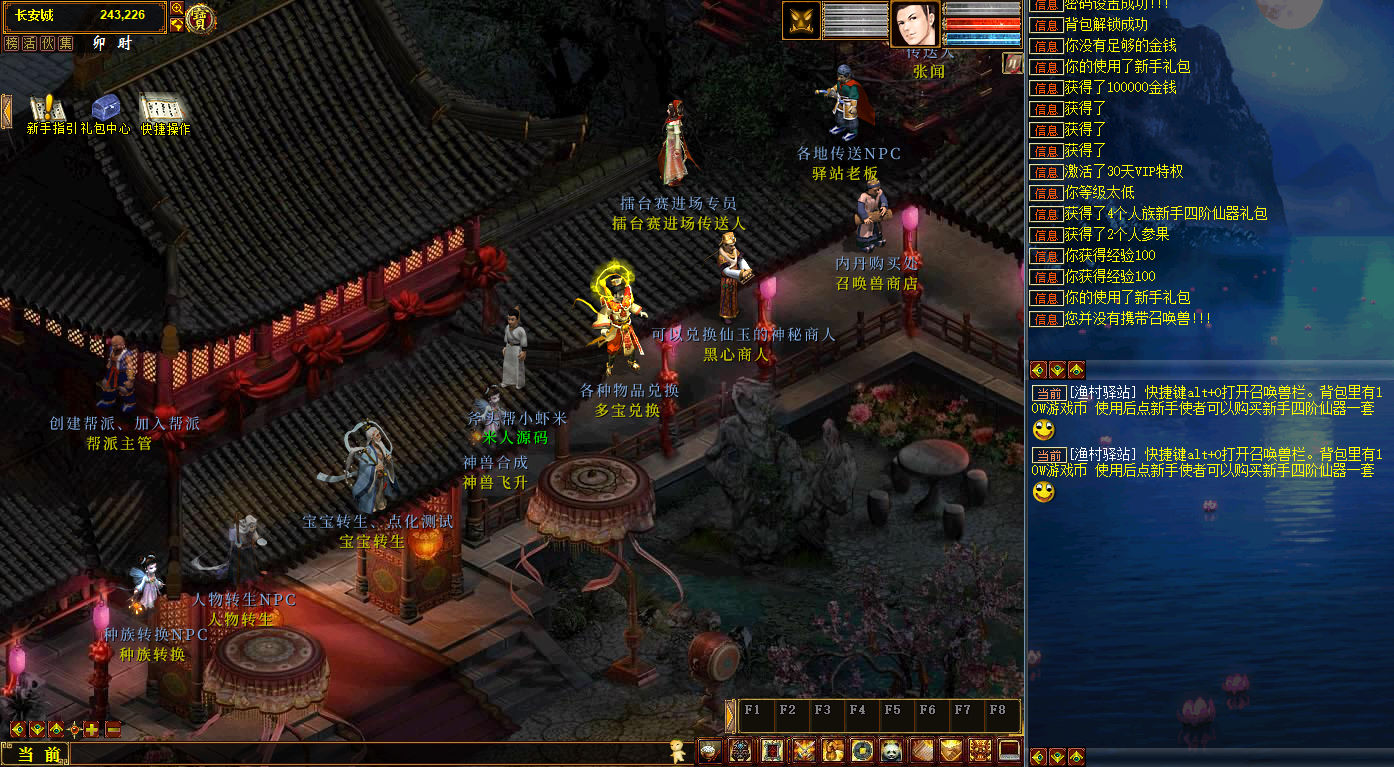The image size is (1394, 767).
Task: Click the little doll emote icon
Action: 680,752
